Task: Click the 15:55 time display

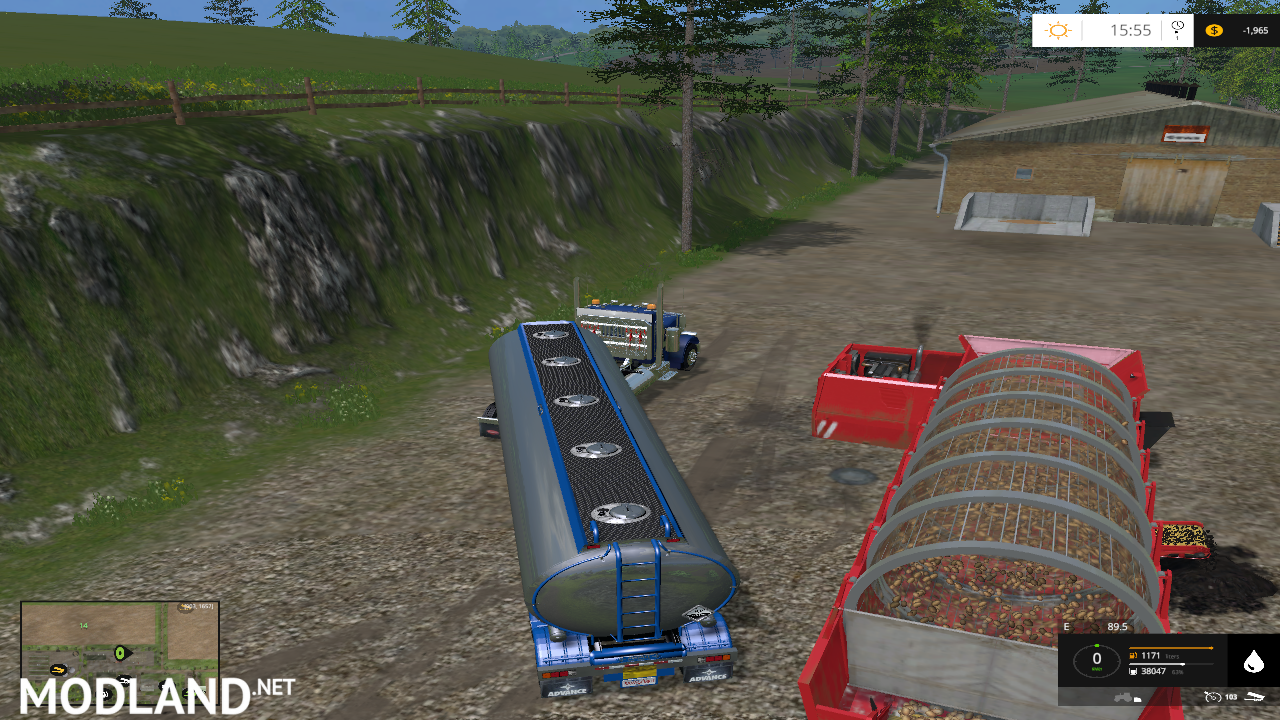Action: click(1132, 29)
